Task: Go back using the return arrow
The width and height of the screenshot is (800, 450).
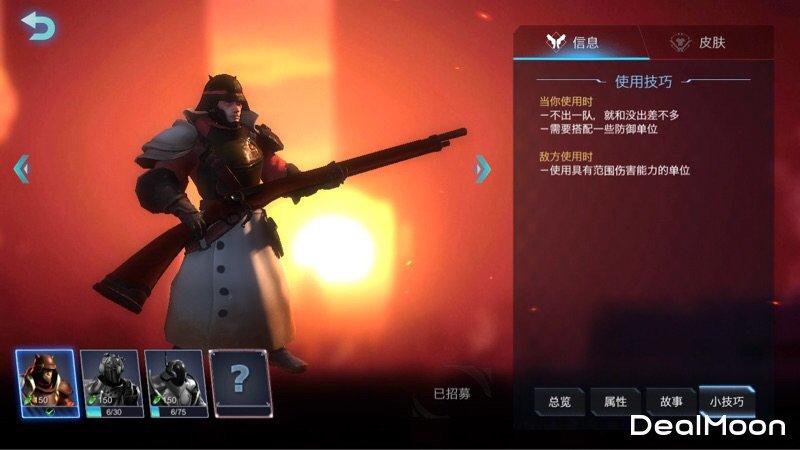Action: (37, 26)
